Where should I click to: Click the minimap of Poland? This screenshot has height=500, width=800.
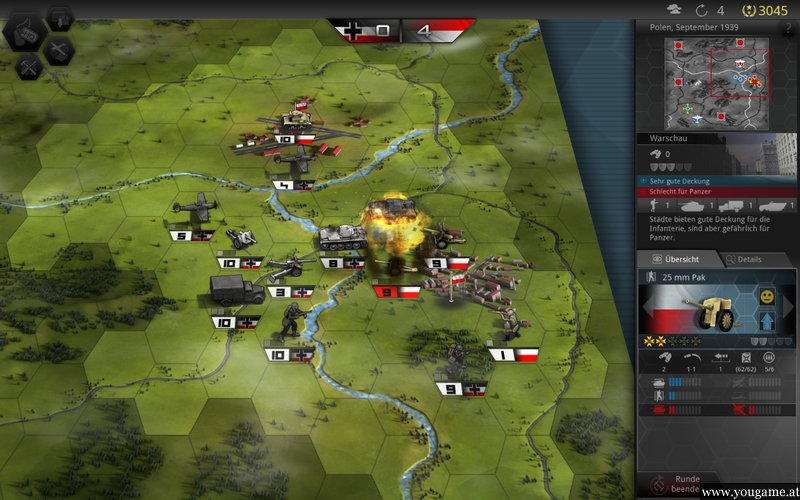(716, 84)
